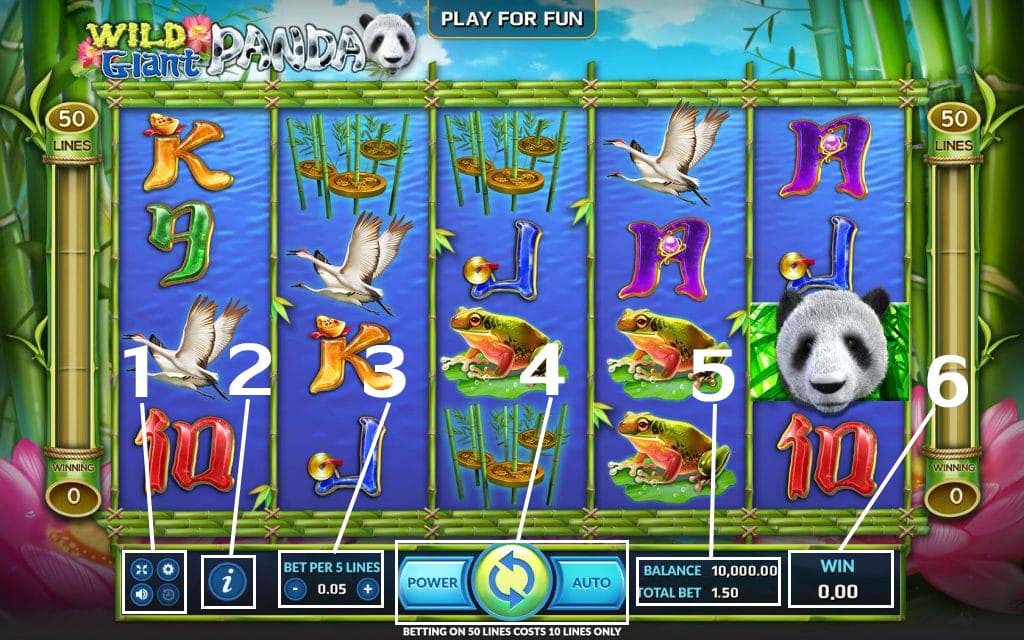Open the gear settings icon
This screenshot has width=1024, height=640.
(x=168, y=570)
